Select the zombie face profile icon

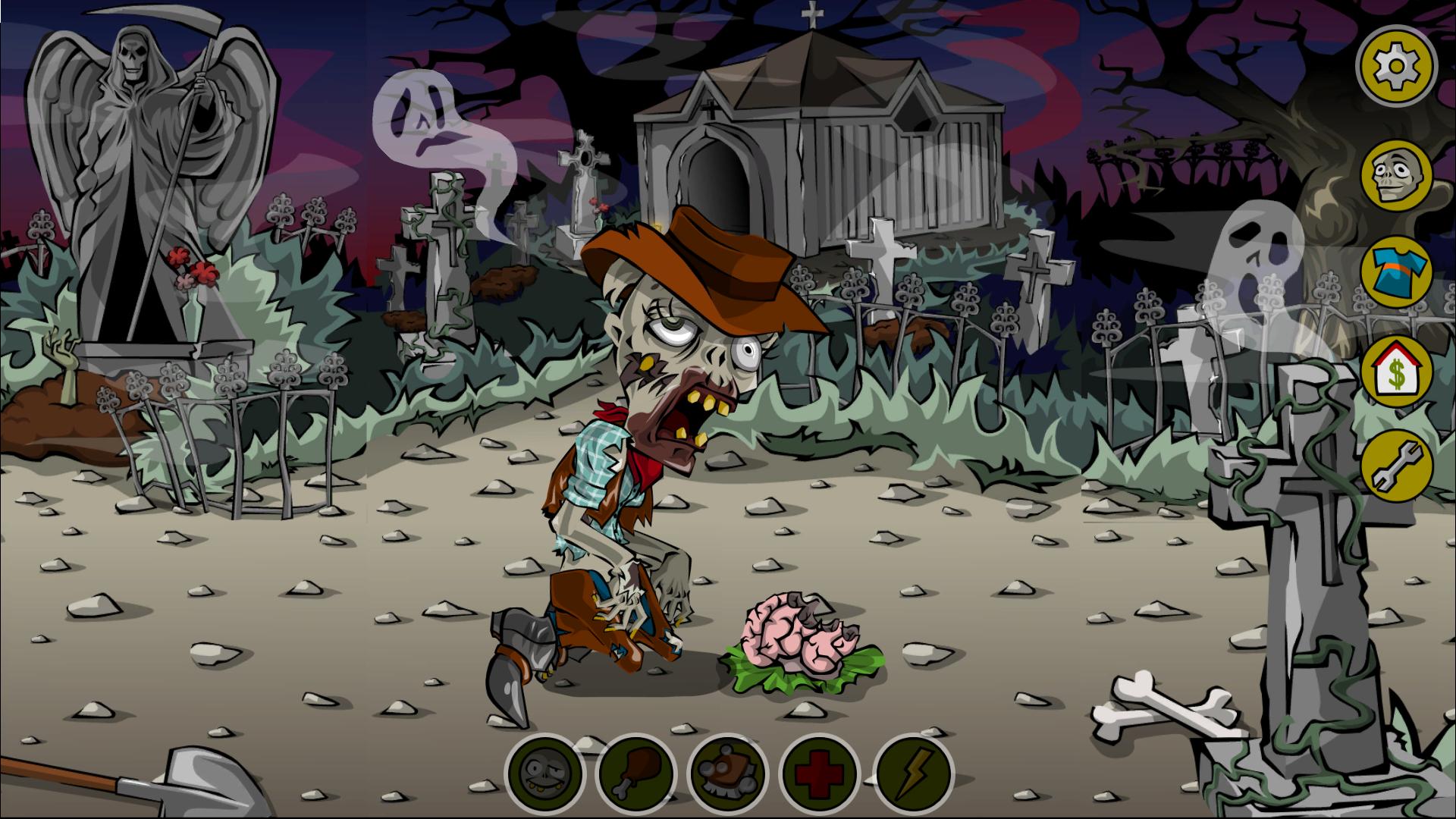coord(1395,176)
